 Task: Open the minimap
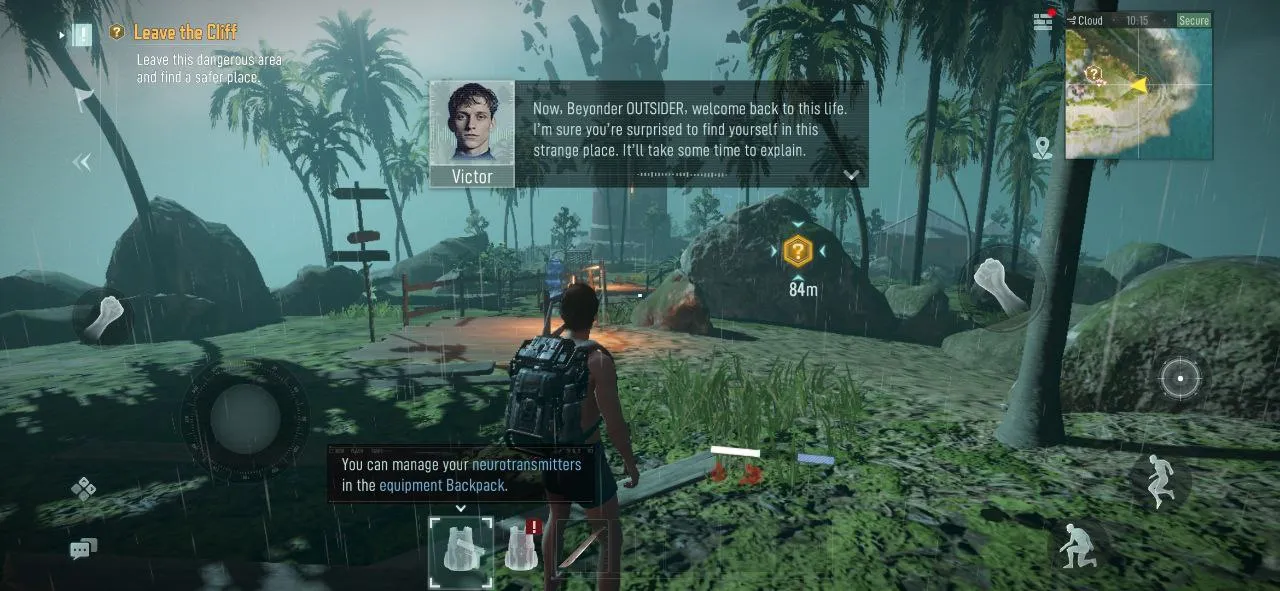[1138, 92]
